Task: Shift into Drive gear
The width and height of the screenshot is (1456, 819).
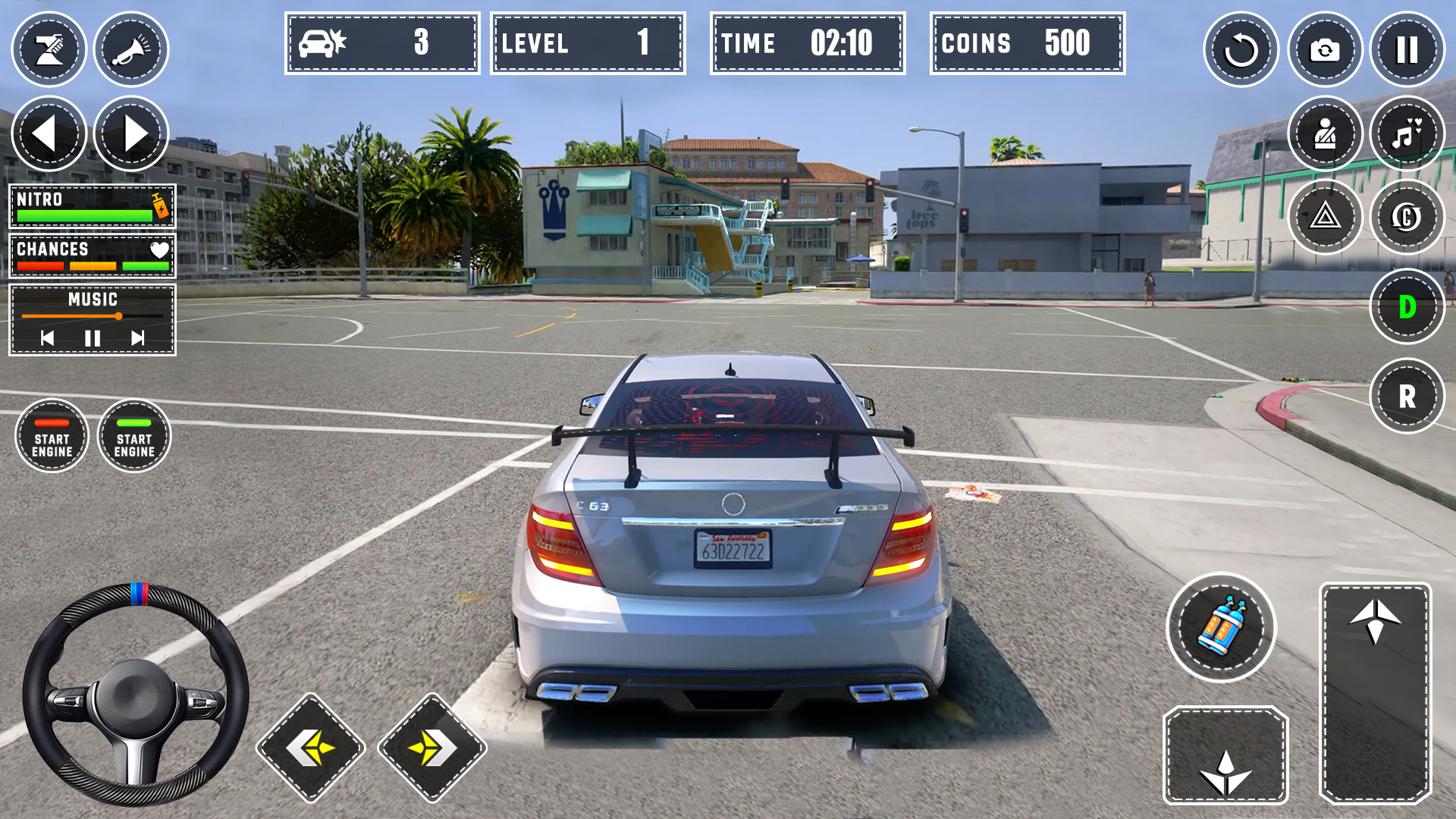Action: (x=1407, y=306)
